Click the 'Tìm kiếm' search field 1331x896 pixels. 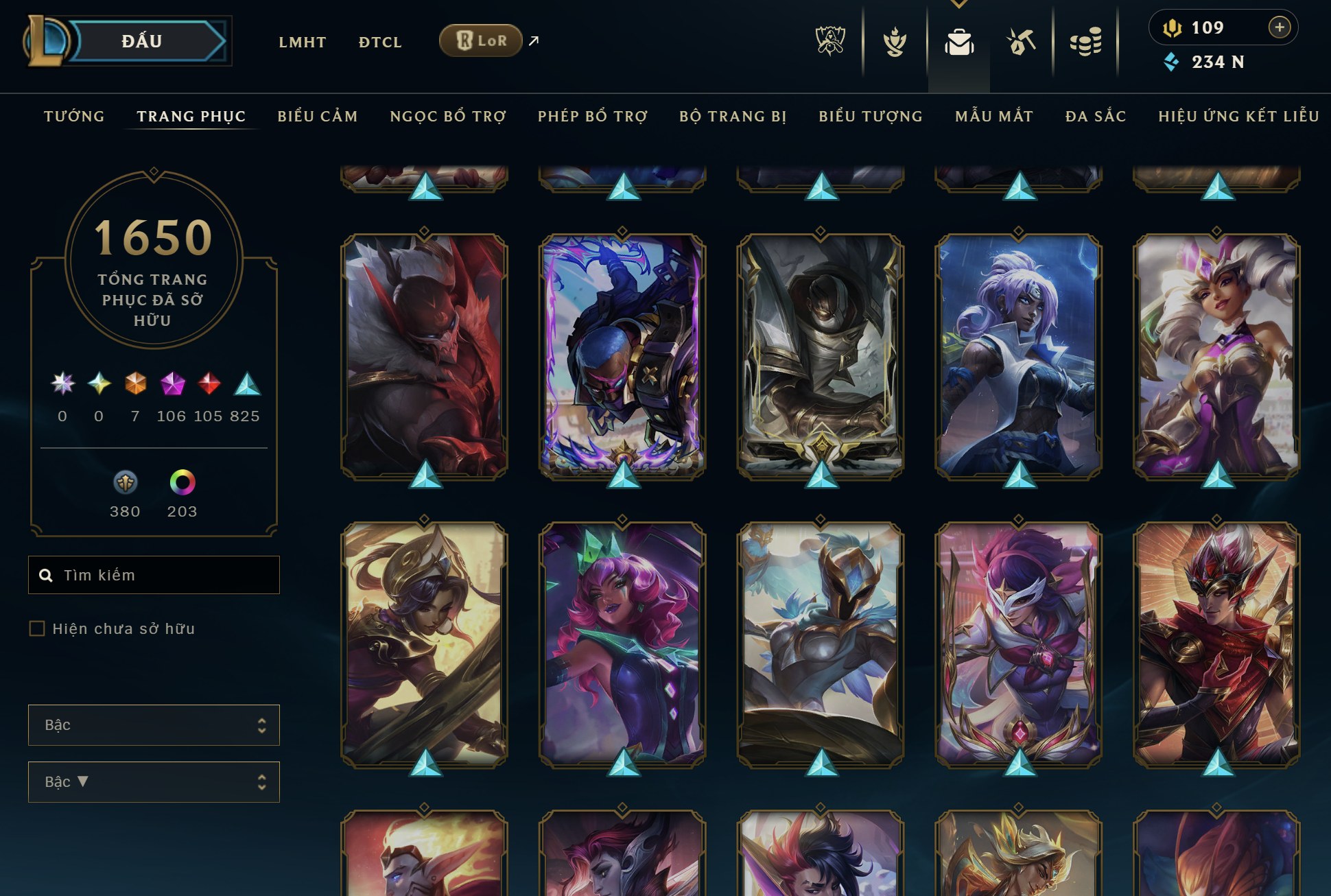[x=154, y=575]
